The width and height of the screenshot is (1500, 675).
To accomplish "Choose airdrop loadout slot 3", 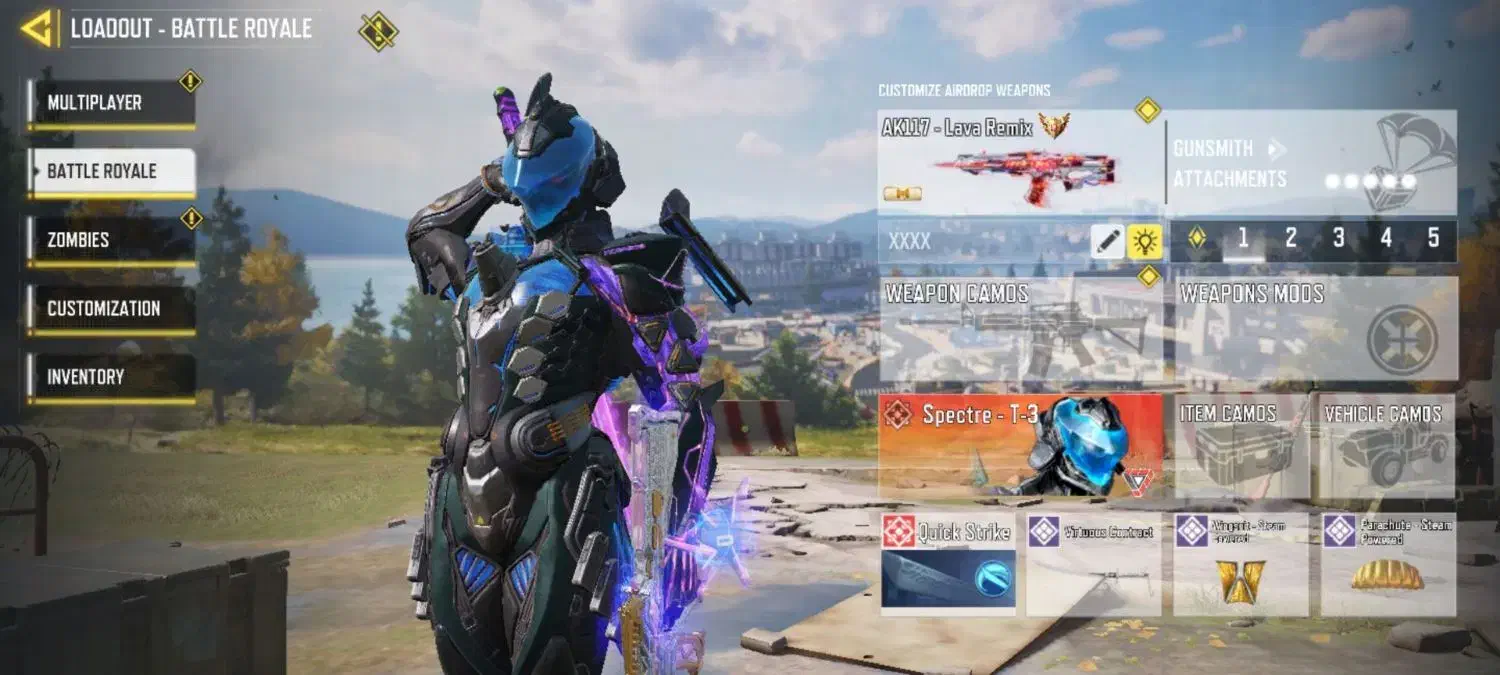I will tap(1339, 238).
